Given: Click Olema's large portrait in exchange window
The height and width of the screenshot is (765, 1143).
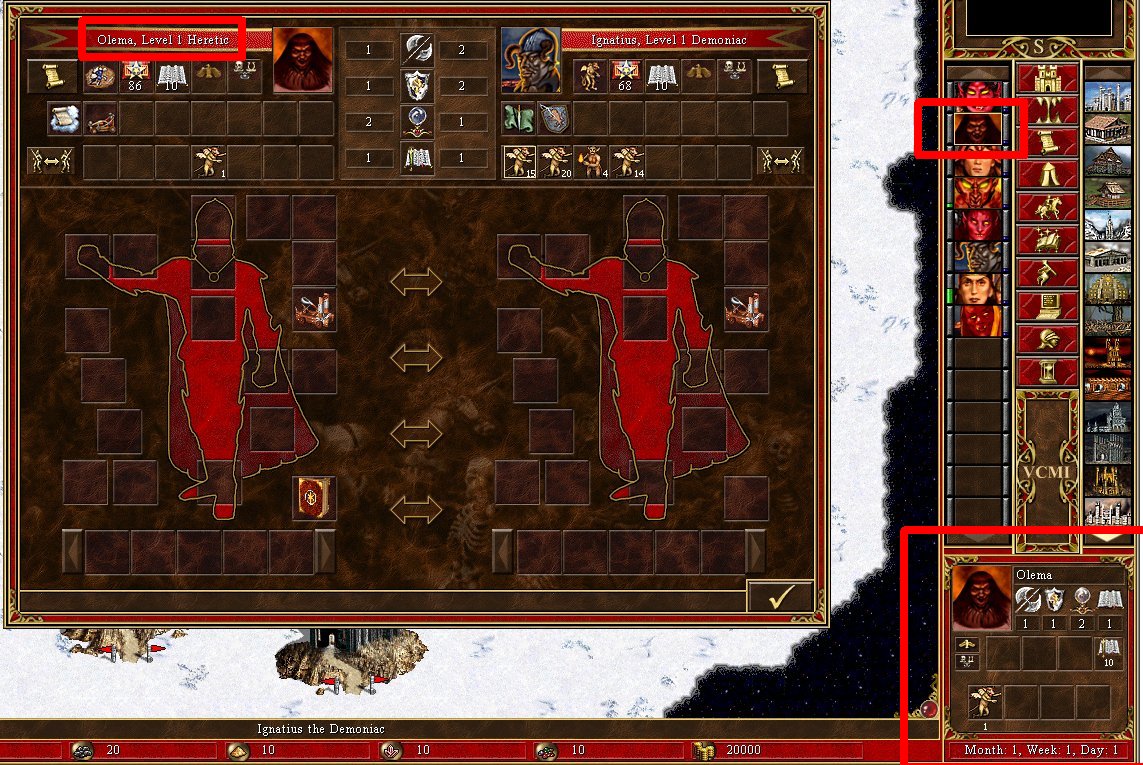Looking at the screenshot, I should pyautogui.click(x=303, y=60).
